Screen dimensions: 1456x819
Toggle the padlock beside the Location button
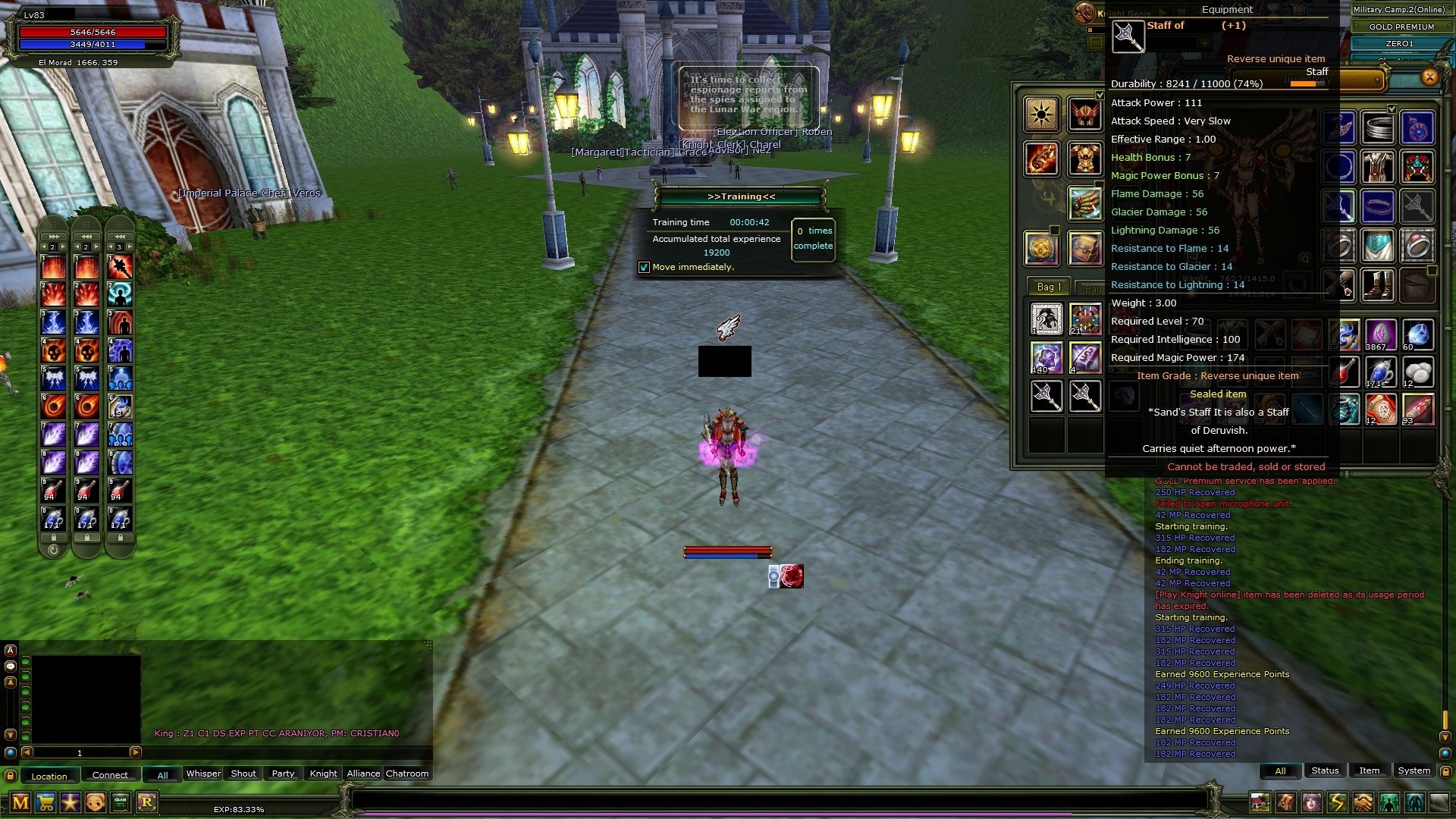[10, 774]
